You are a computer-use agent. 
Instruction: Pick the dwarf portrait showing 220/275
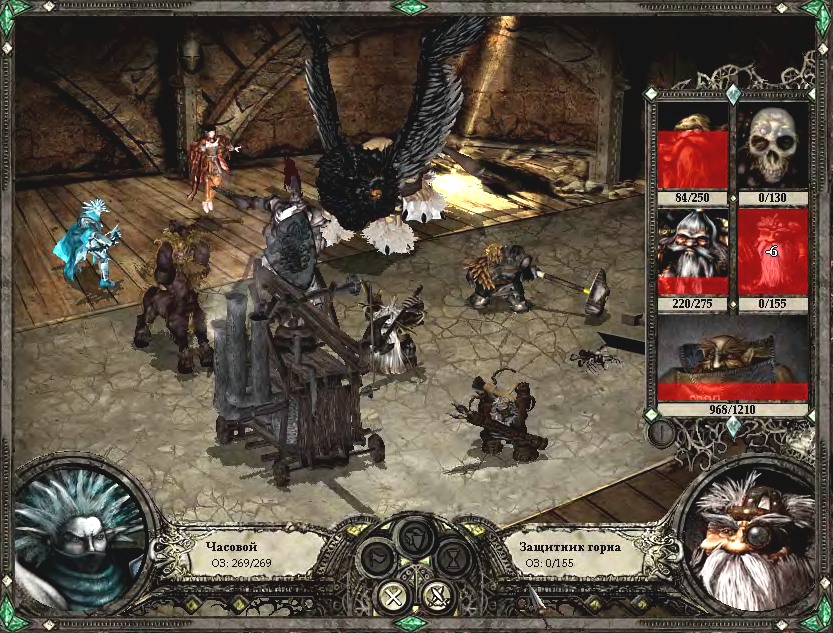(x=691, y=251)
